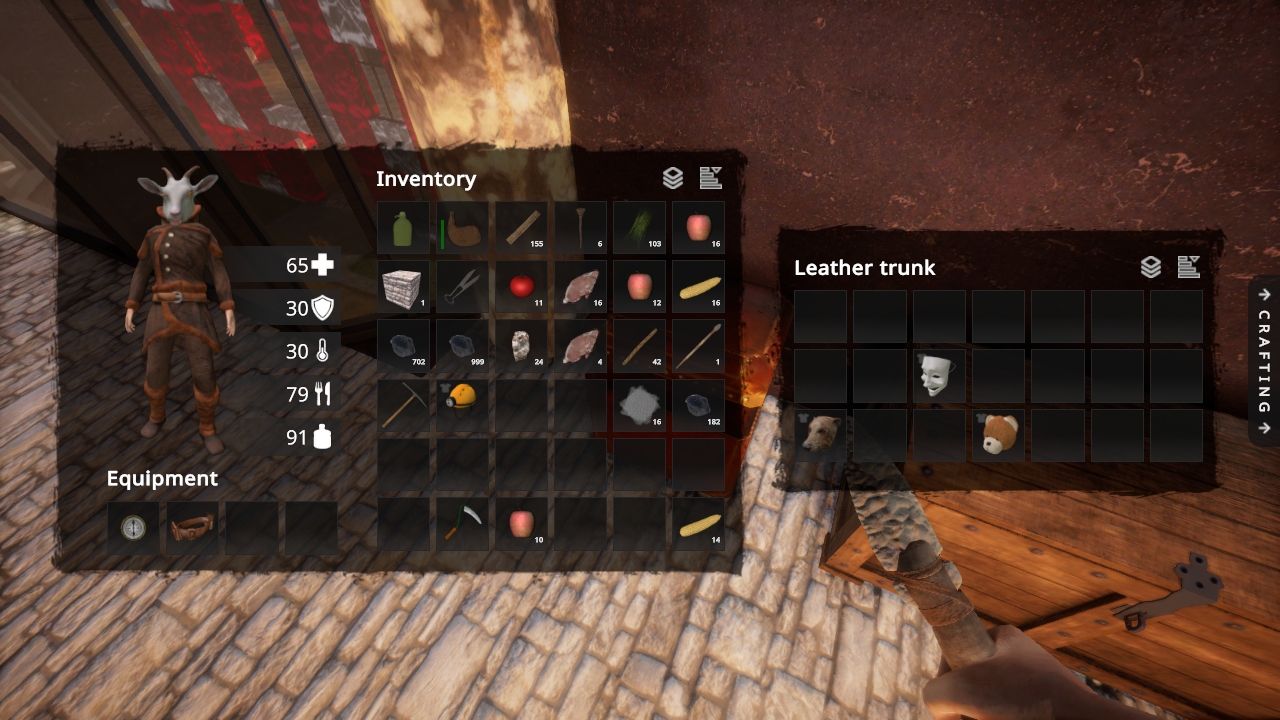
Task: Select the coal stack of 999
Action: (462, 346)
